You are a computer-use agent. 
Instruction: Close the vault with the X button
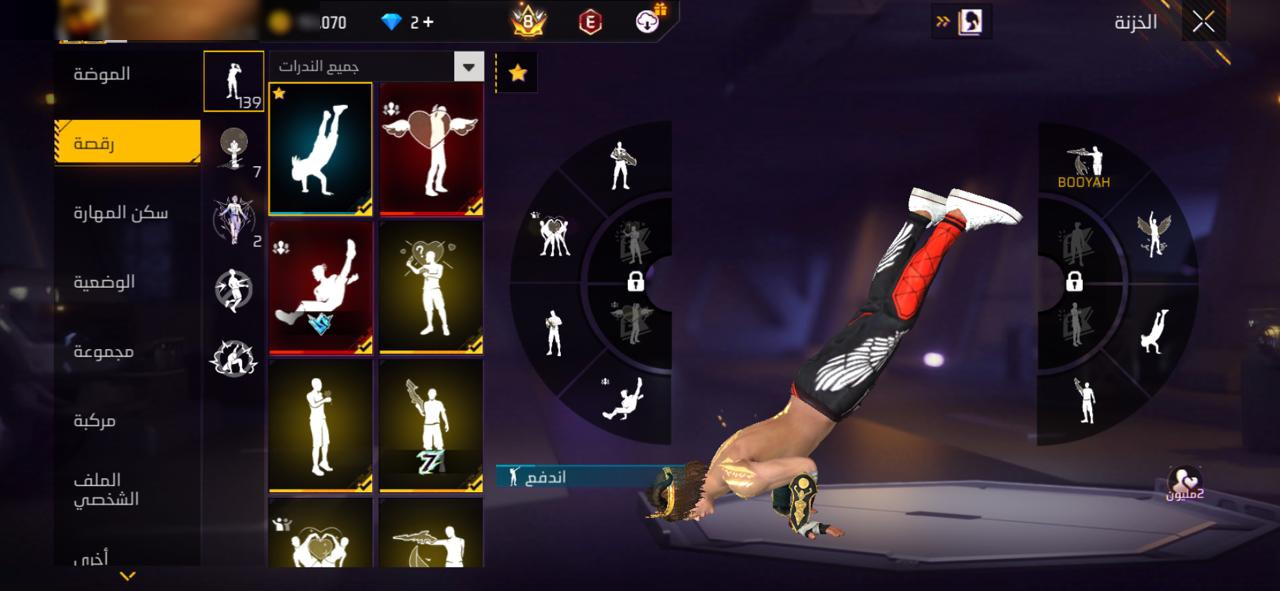pyautogui.click(x=1203, y=21)
